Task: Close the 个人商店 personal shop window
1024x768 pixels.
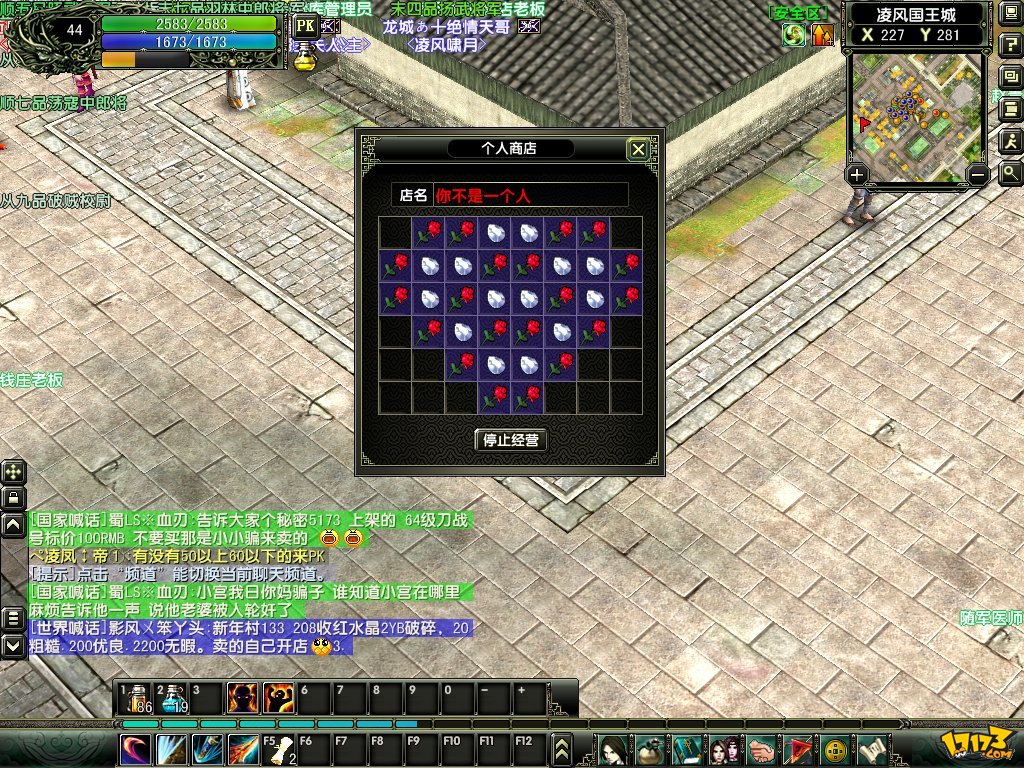Action: (x=638, y=150)
